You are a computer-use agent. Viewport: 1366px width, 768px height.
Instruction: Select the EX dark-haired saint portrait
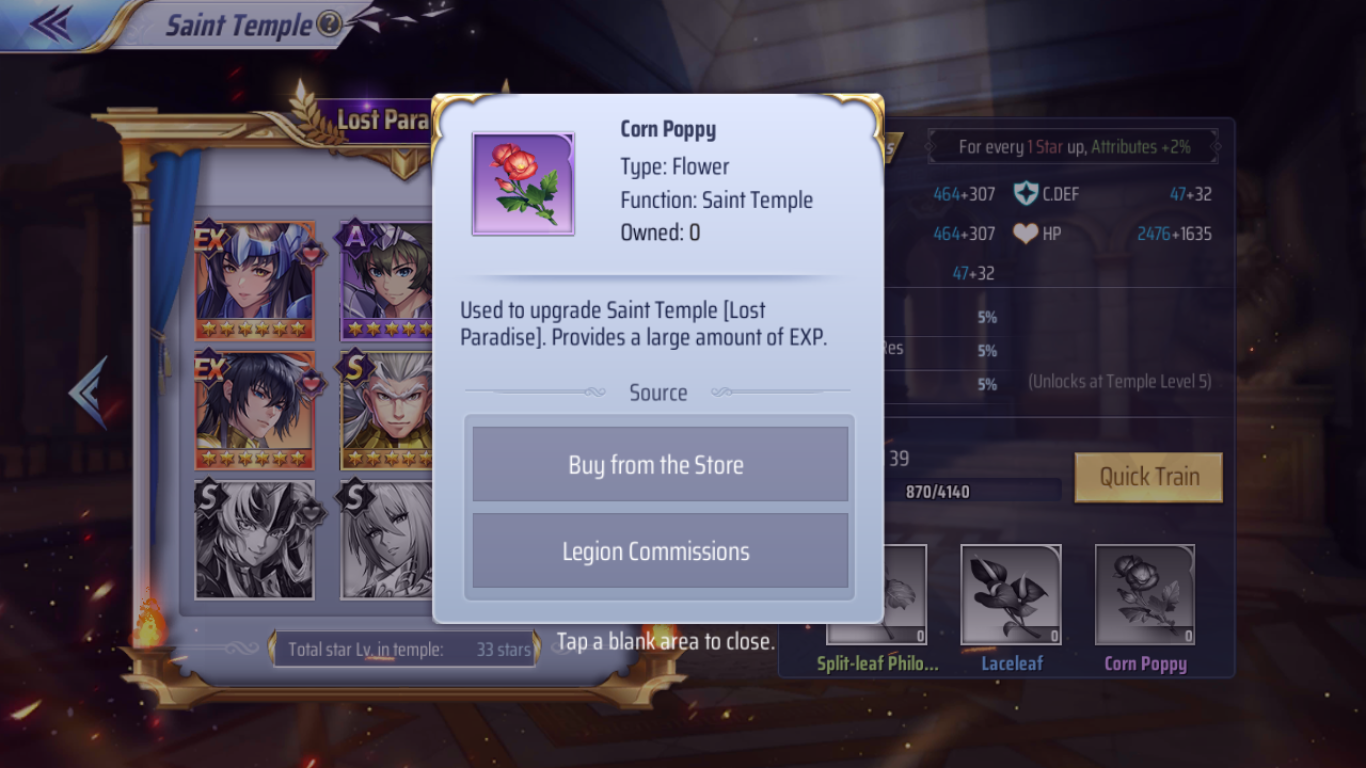tap(255, 411)
